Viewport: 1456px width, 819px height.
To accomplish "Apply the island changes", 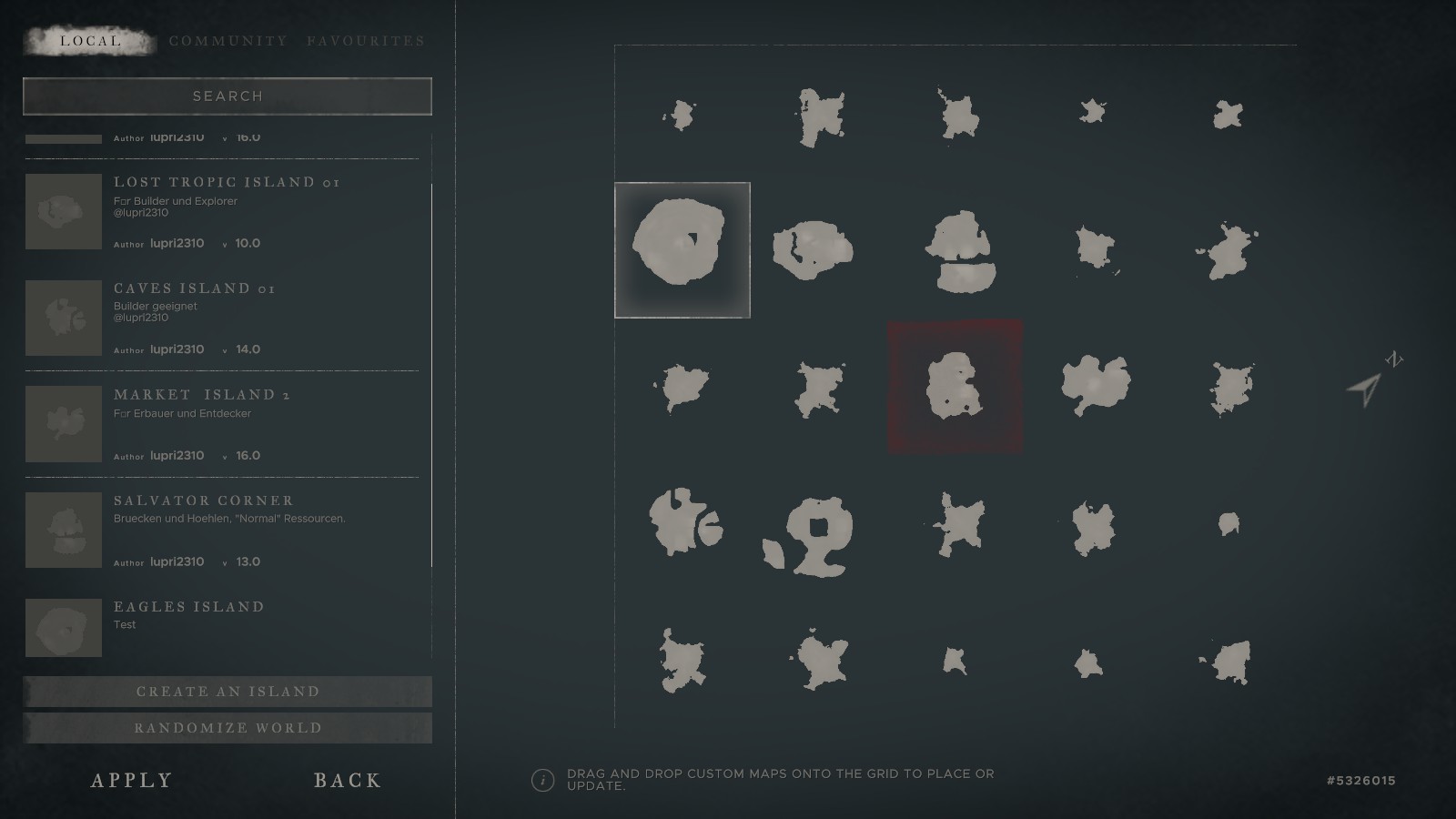I will click(x=132, y=780).
